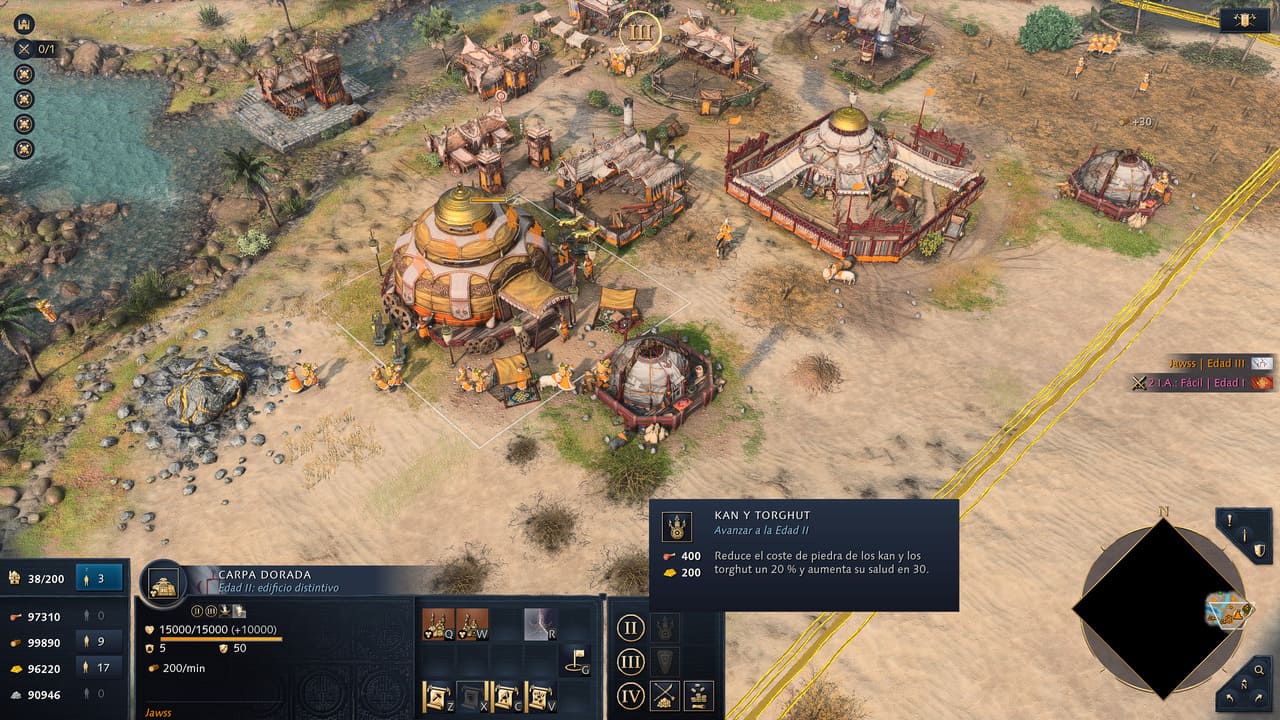
Task: Open the top-right game menu button
Action: 1244,19
